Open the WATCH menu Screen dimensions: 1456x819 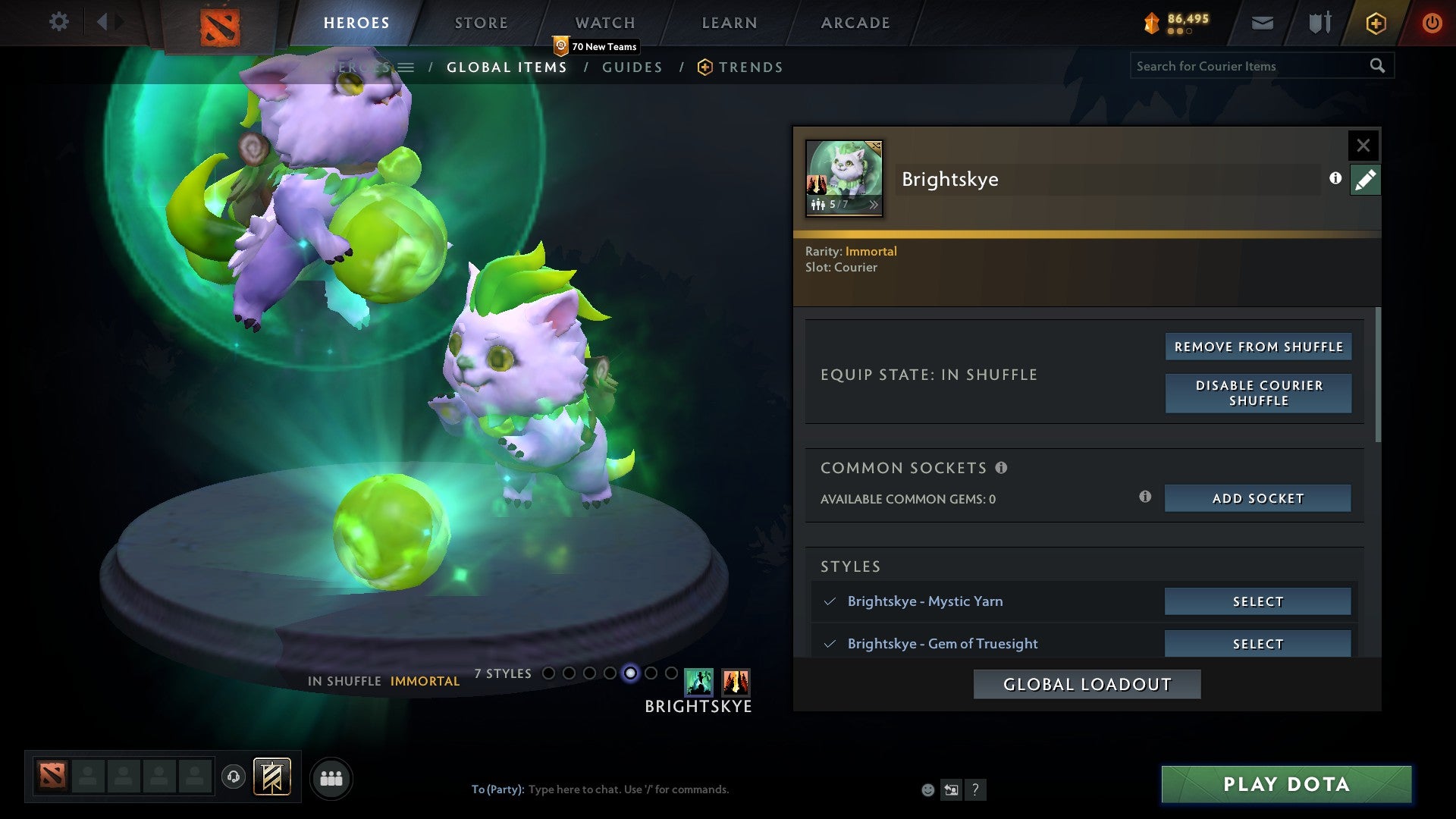(x=605, y=22)
